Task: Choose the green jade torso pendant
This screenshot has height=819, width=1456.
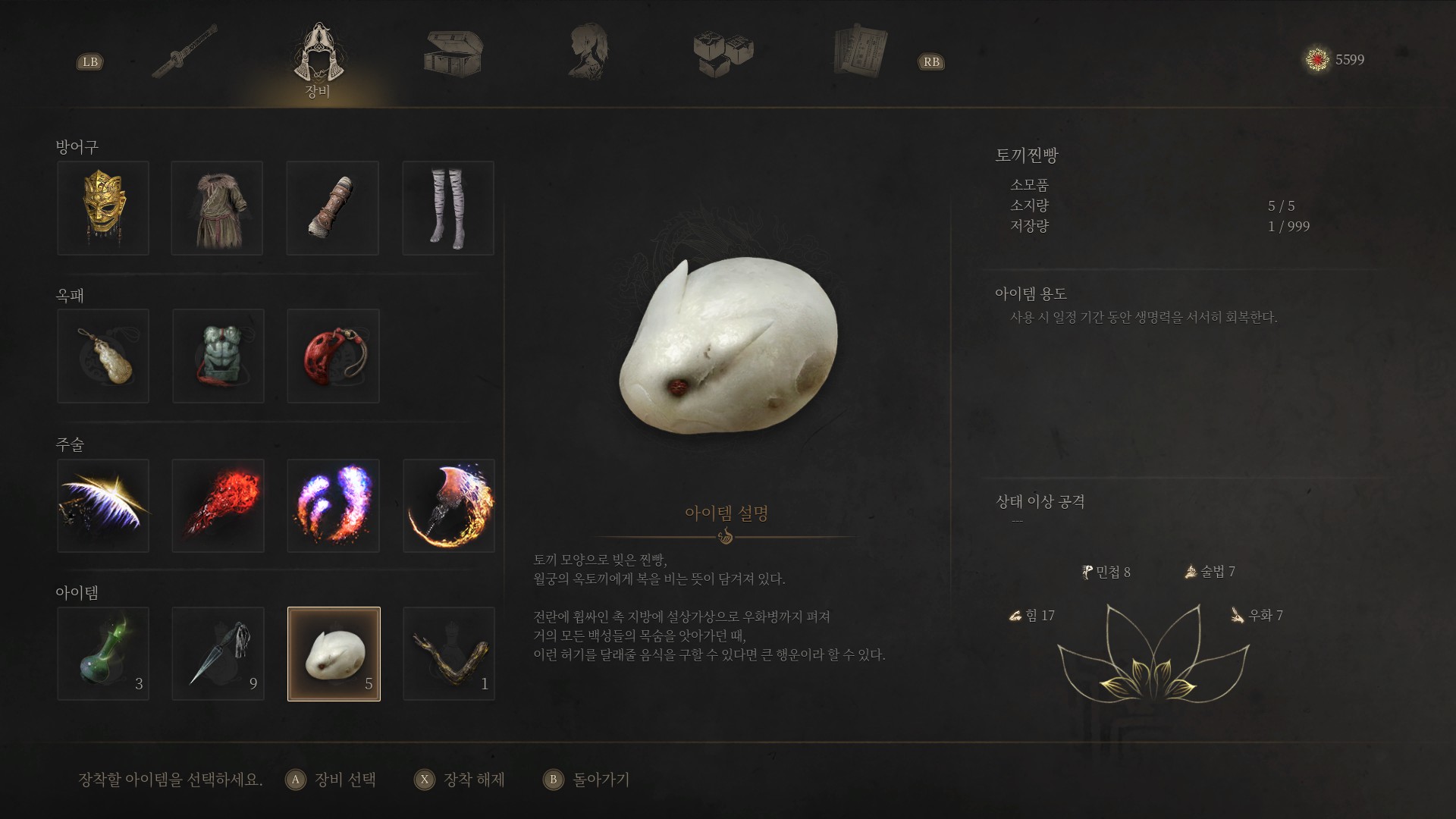Action: 218,356
